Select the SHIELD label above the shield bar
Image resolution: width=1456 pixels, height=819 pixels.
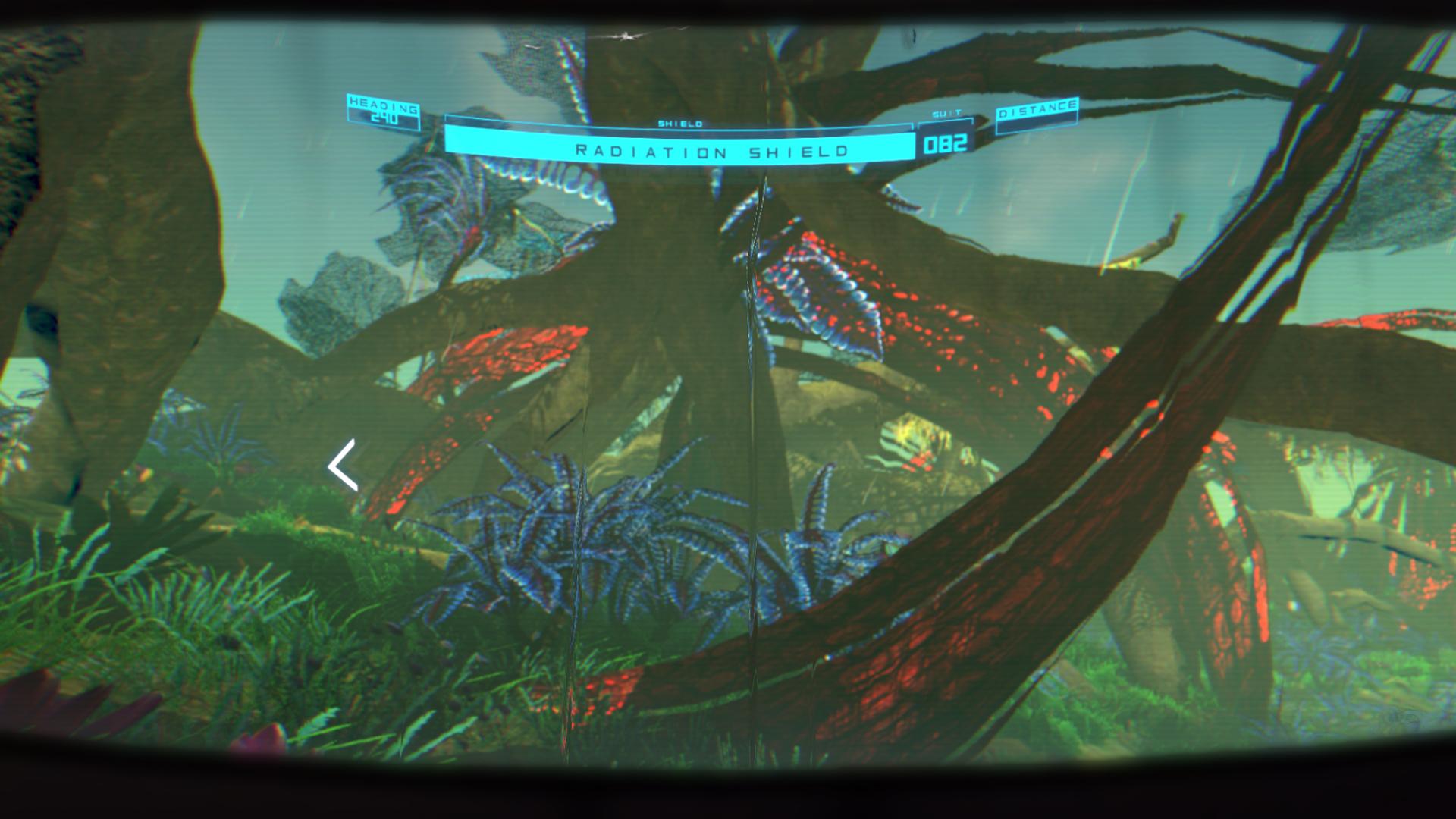click(681, 121)
